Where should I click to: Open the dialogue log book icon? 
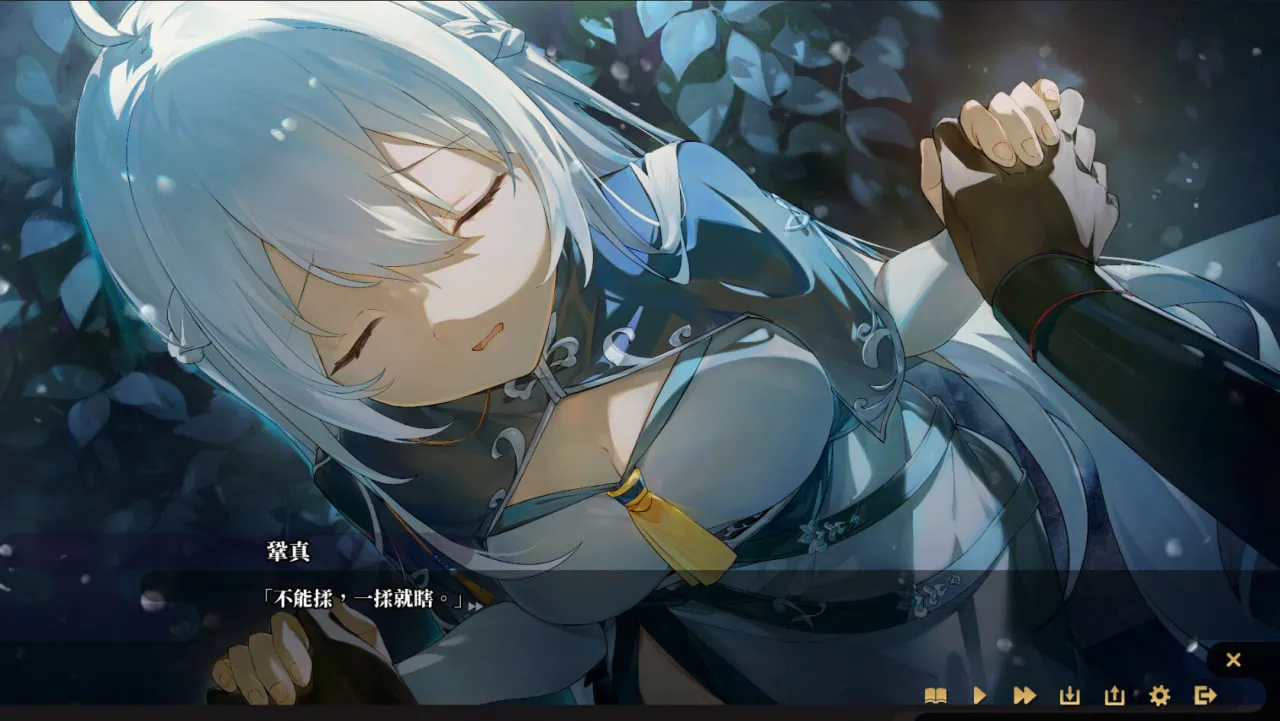tap(935, 695)
